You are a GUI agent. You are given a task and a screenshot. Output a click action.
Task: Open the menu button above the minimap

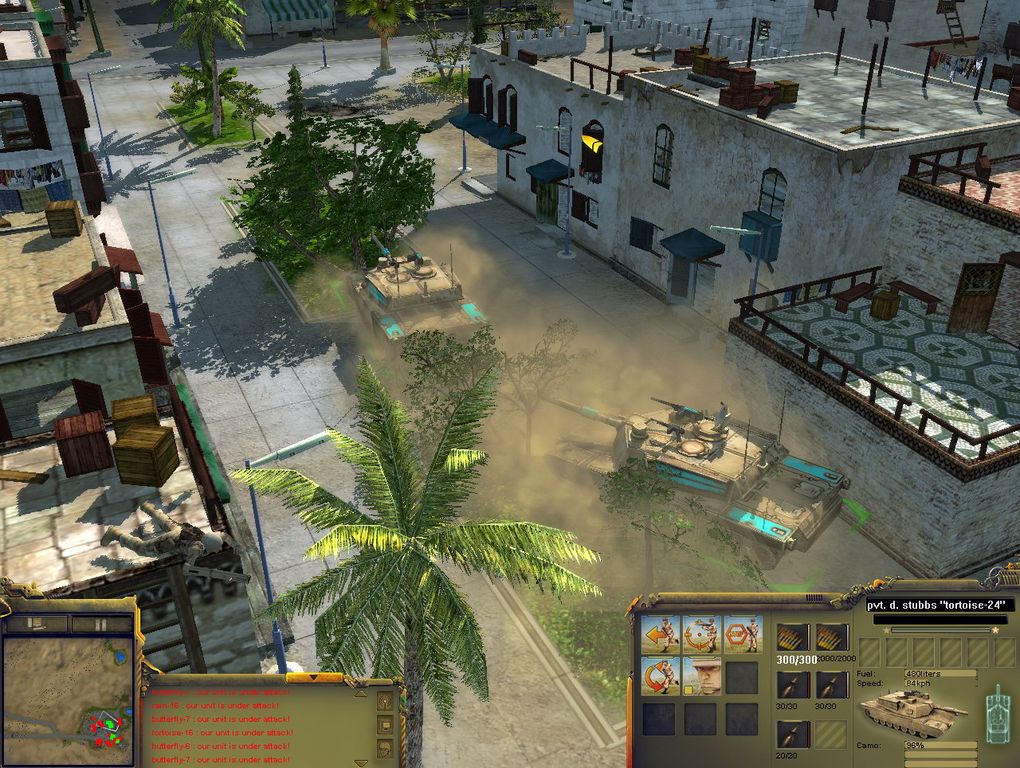(x=37, y=623)
